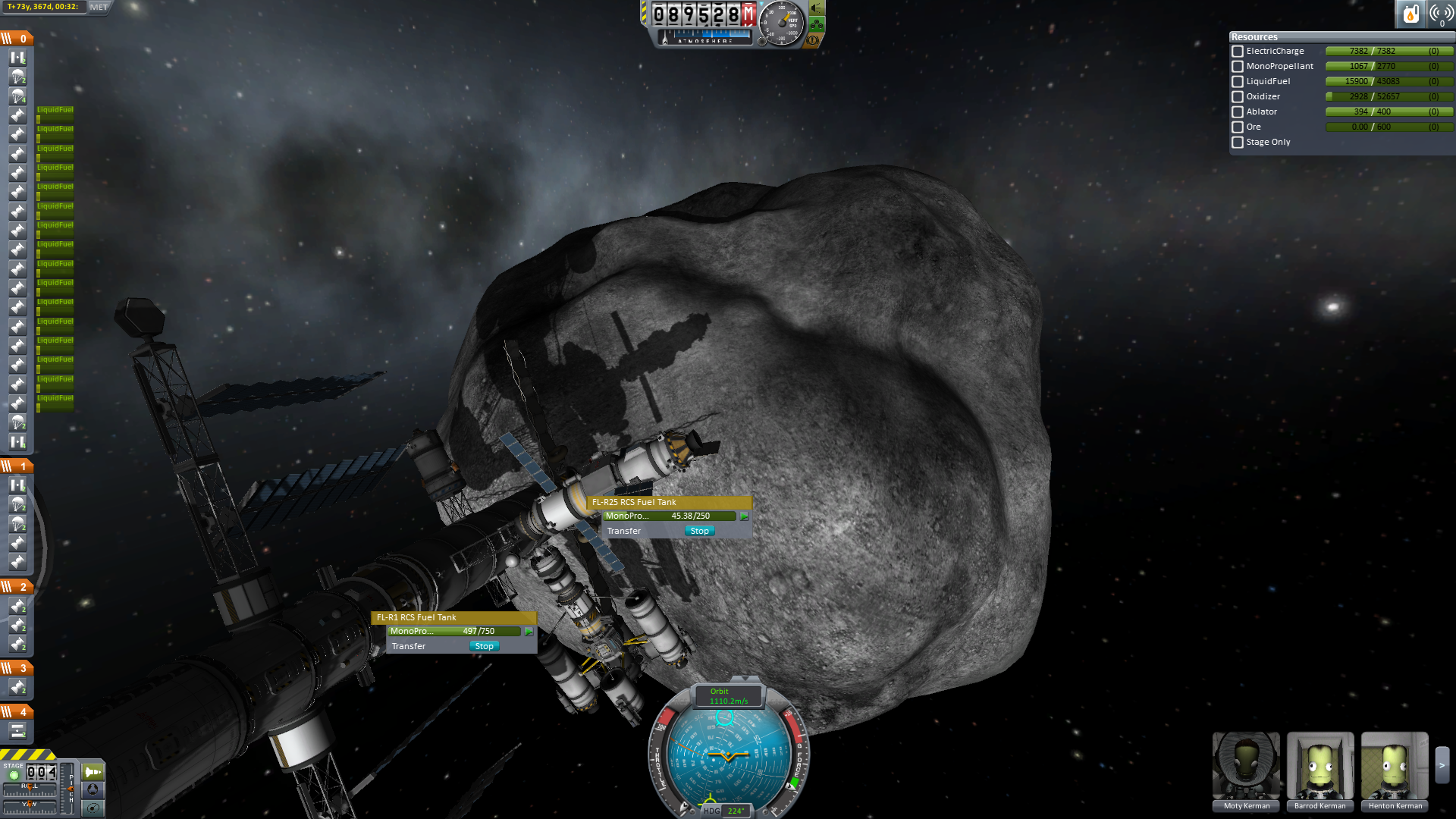
Task: Switch to staging mode rocket button
Action: click(93, 772)
